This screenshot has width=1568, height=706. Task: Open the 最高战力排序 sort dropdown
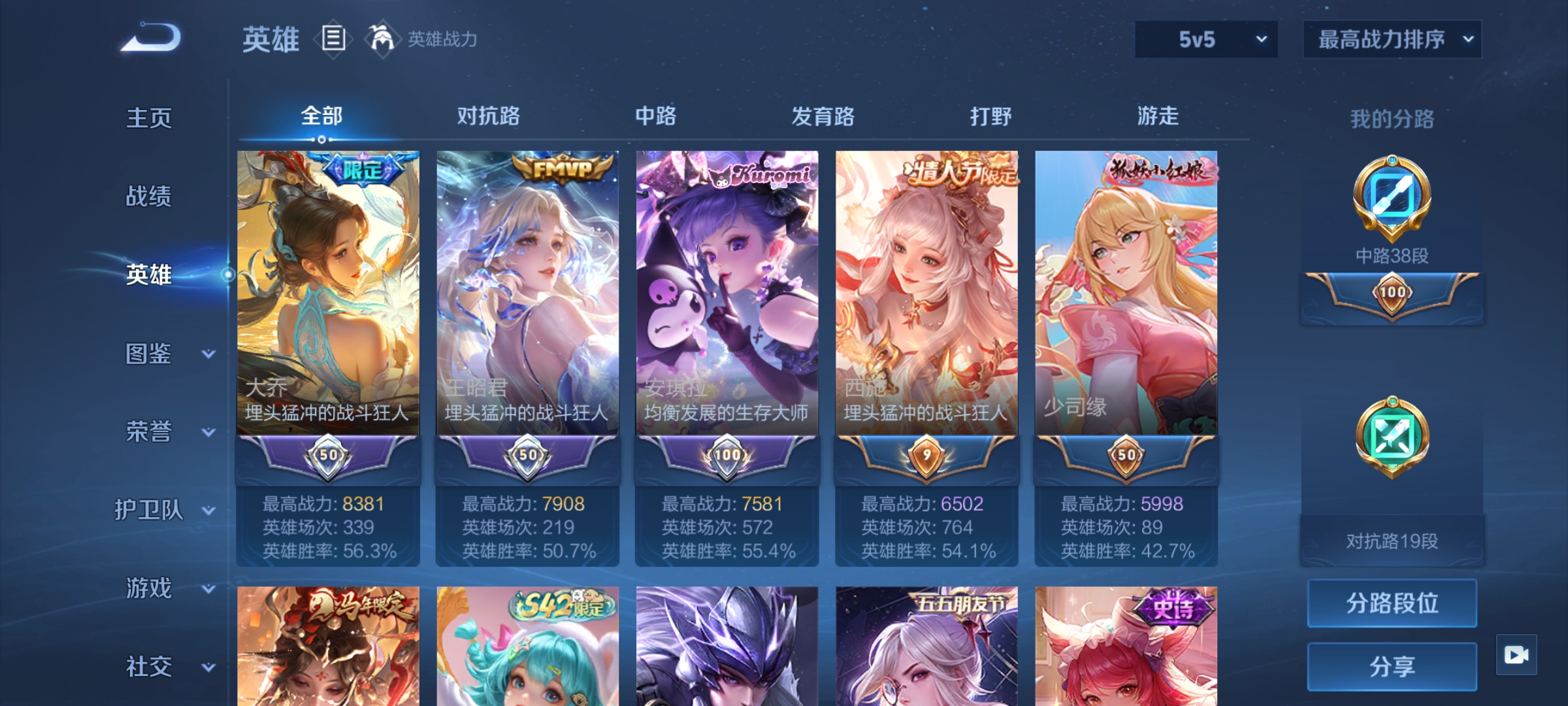pos(1392,39)
